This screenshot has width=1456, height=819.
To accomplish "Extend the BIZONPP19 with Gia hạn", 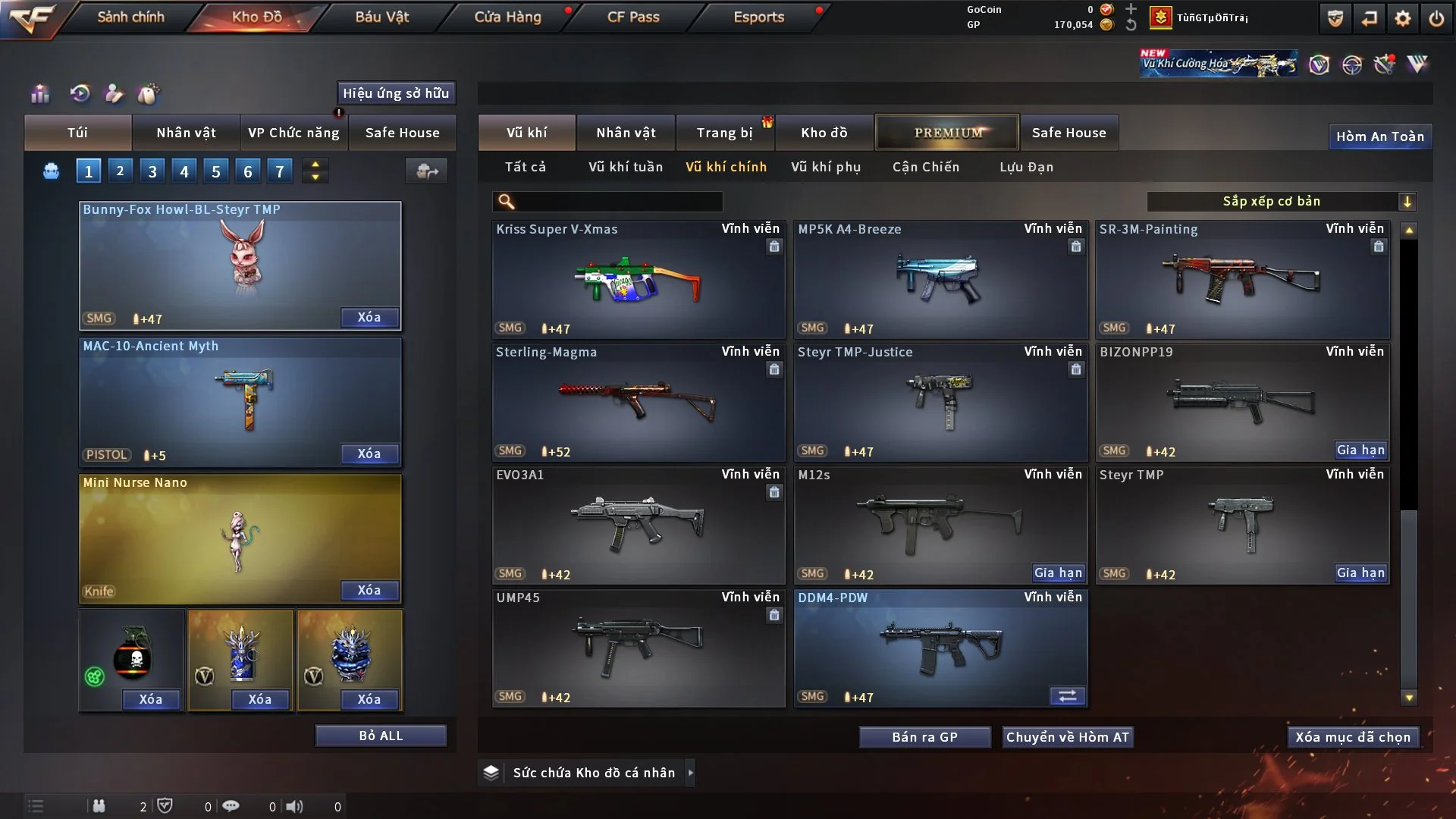I will coord(1360,450).
